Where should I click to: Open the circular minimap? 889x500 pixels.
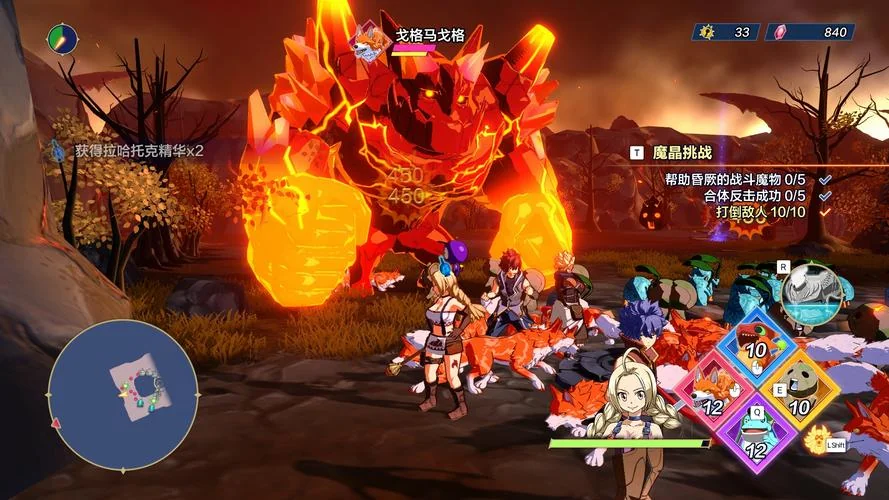[x=122, y=395]
